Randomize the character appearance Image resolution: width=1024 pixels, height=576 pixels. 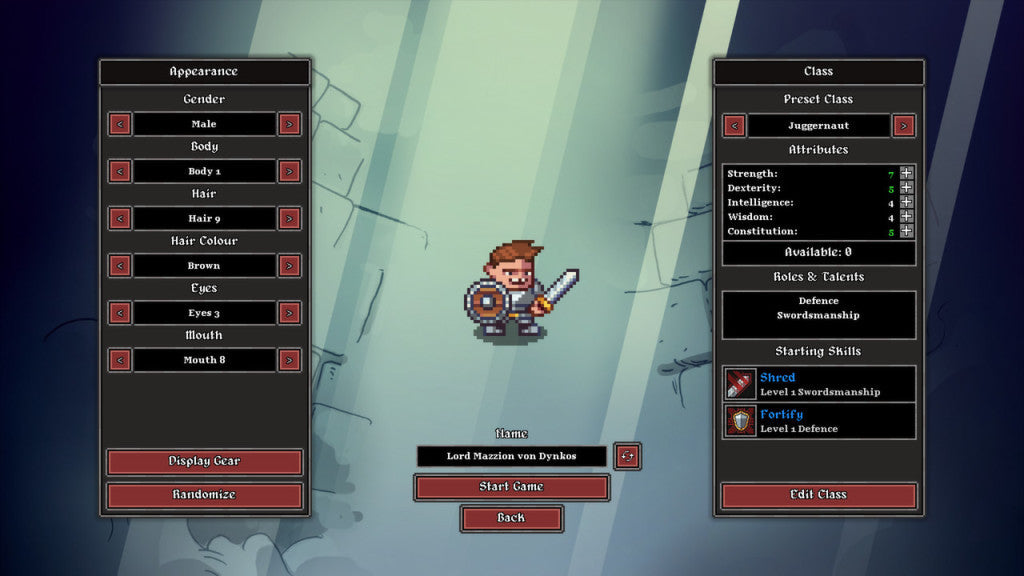[204, 495]
